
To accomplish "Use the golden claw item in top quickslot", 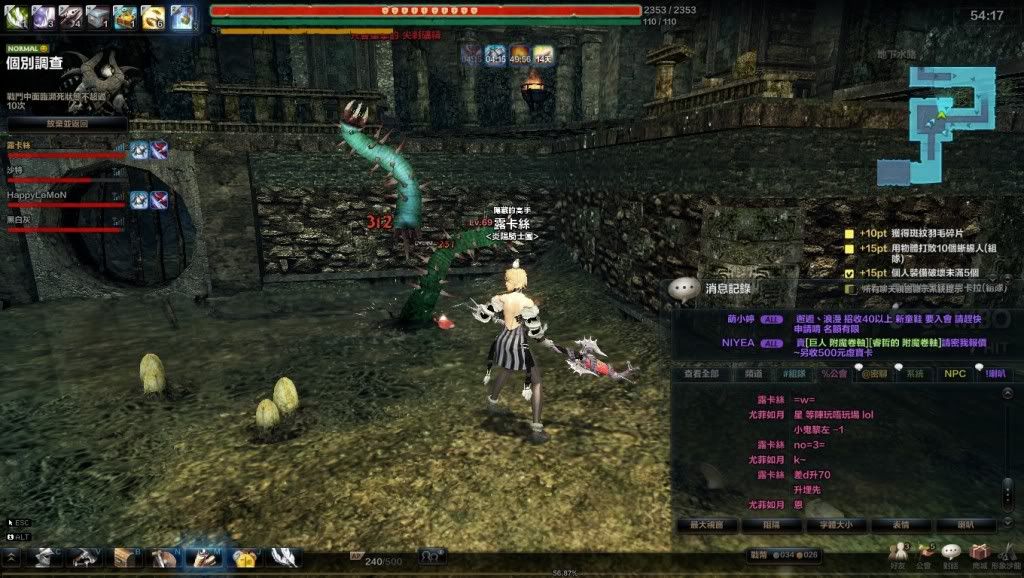I will click(153, 15).
